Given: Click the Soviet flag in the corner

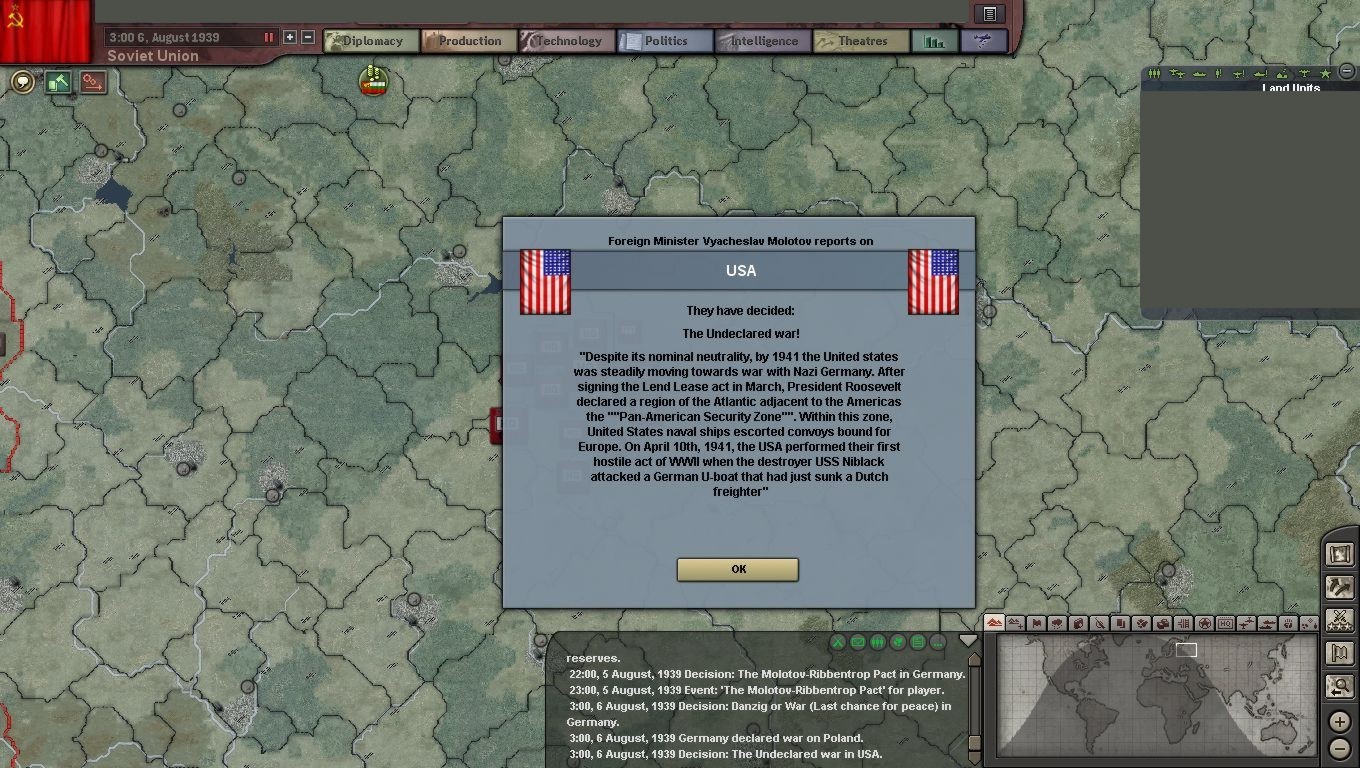Looking at the screenshot, I should coord(45,28).
